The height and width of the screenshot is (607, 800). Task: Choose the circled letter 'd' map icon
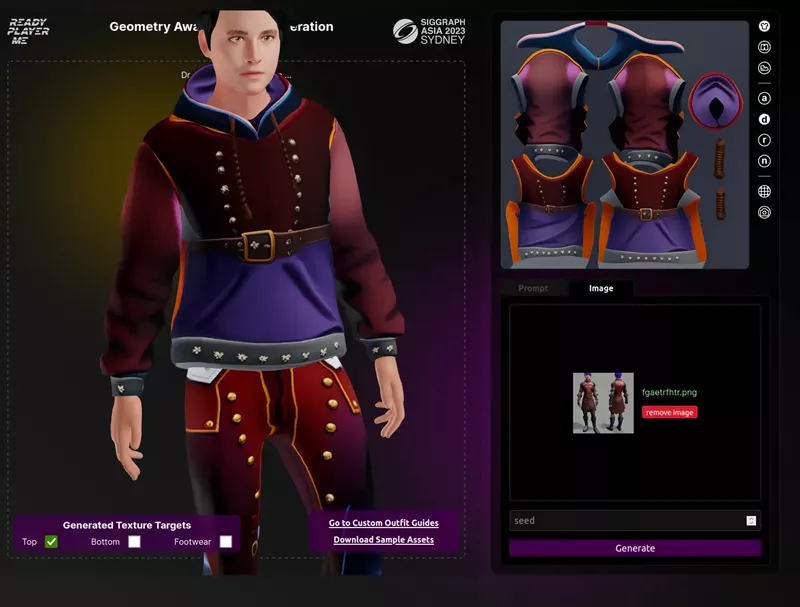[x=765, y=119]
